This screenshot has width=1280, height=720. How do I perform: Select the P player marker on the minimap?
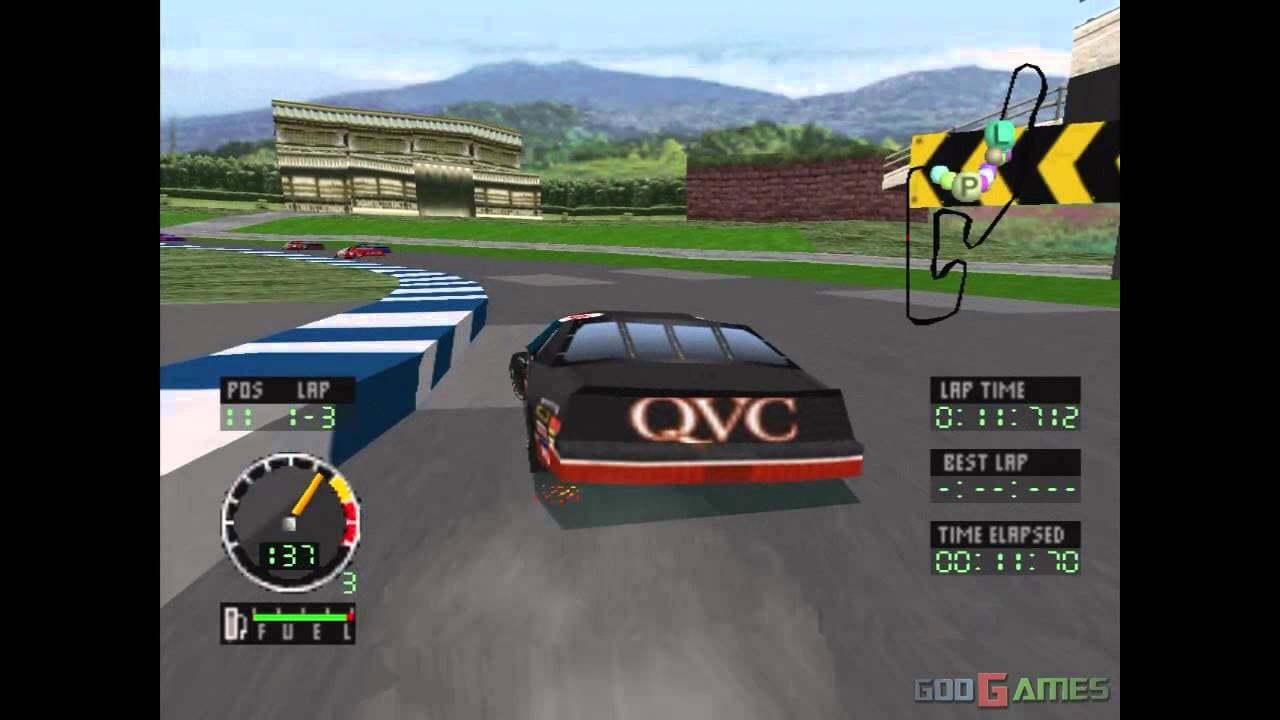click(x=966, y=185)
